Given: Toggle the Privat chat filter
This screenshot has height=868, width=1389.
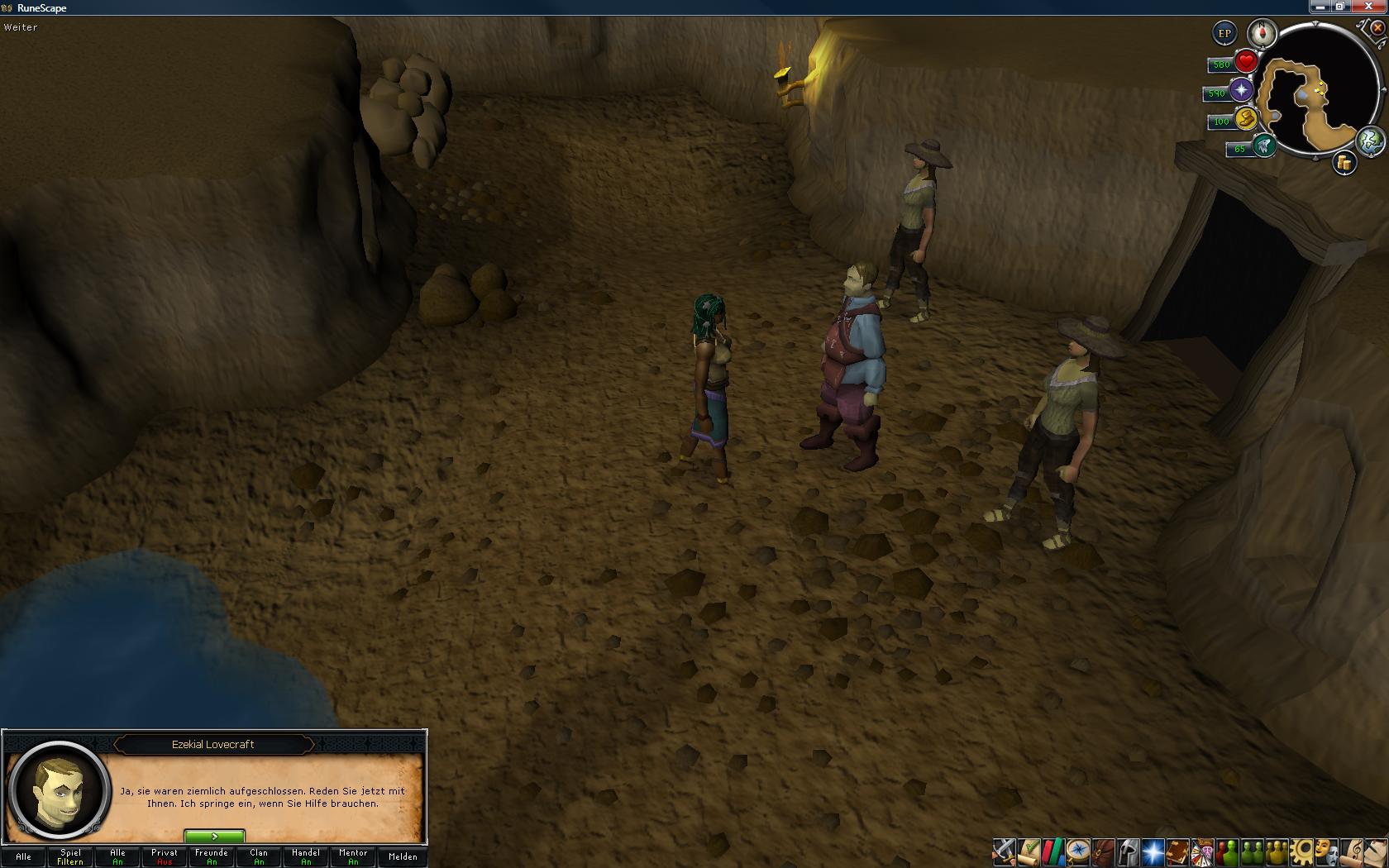Looking at the screenshot, I should coord(165,856).
